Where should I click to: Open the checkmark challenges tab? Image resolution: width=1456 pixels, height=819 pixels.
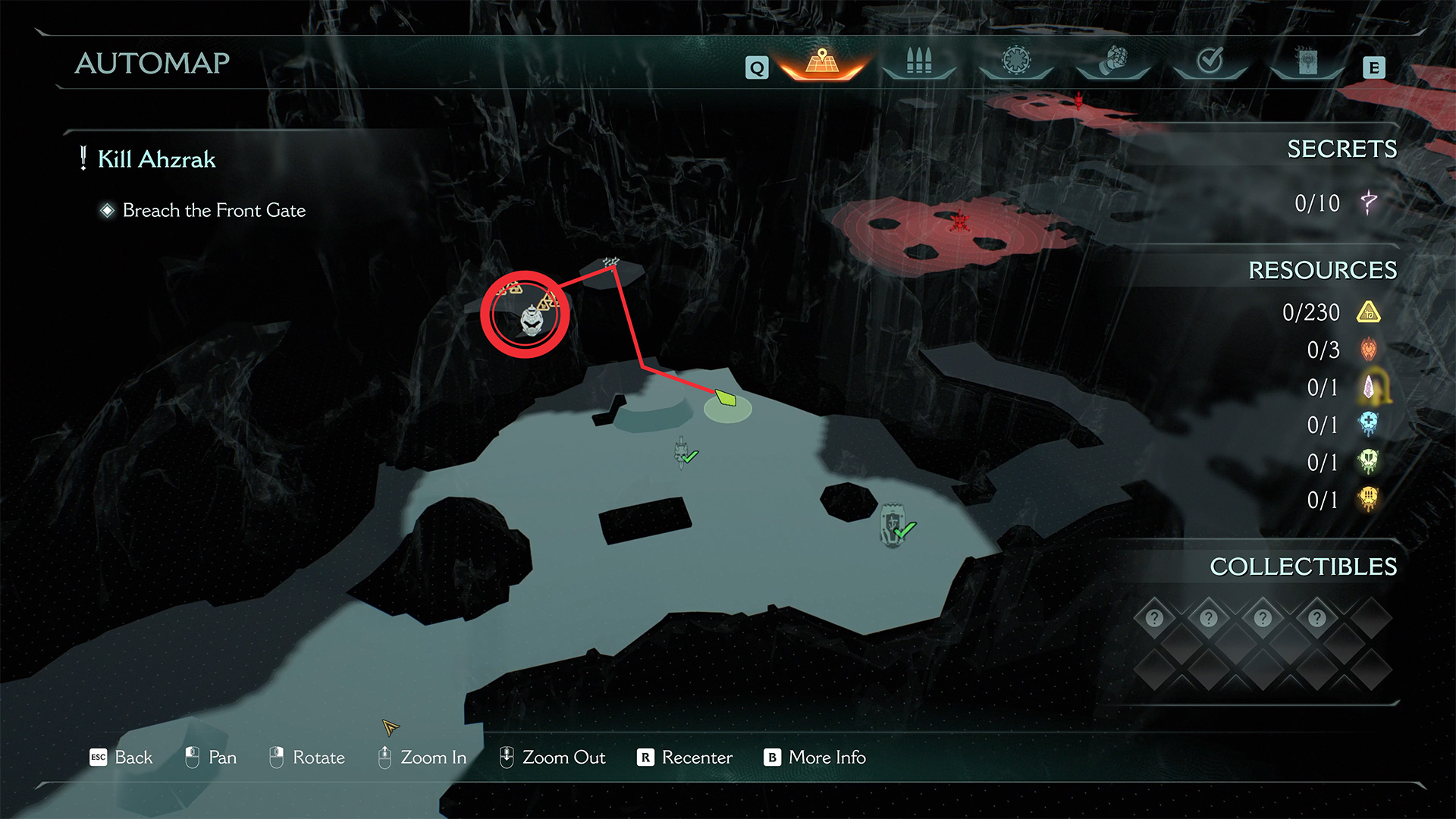[1210, 61]
